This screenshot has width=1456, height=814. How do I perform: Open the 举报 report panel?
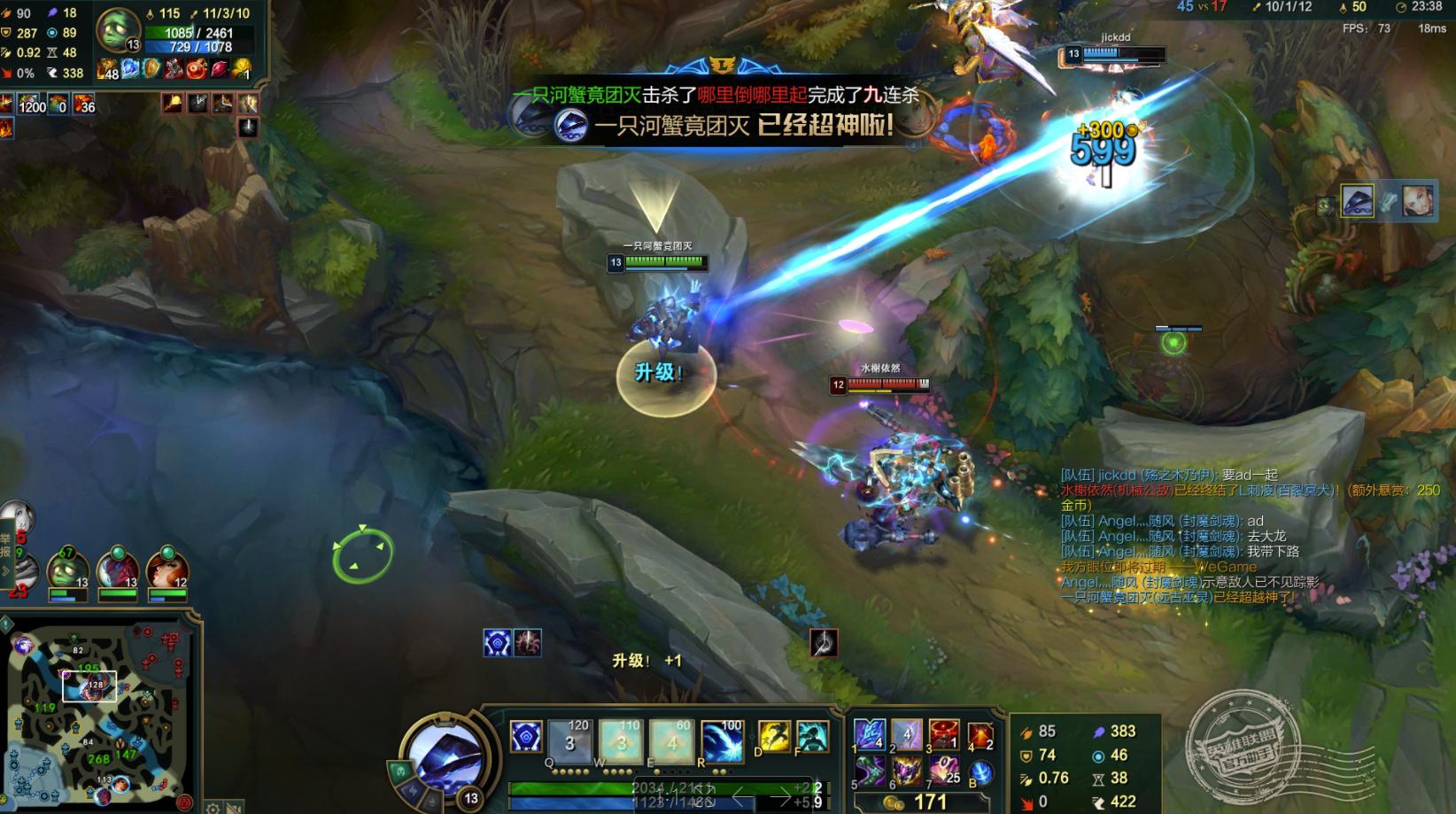click(5, 545)
